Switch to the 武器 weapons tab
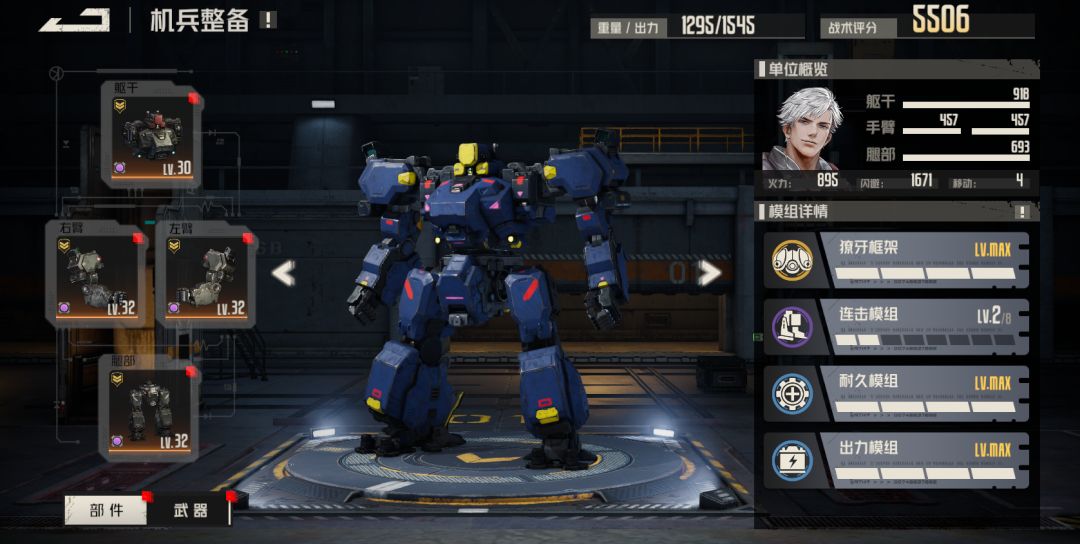The height and width of the screenshot is (544, 1080). tap(190, 510)
